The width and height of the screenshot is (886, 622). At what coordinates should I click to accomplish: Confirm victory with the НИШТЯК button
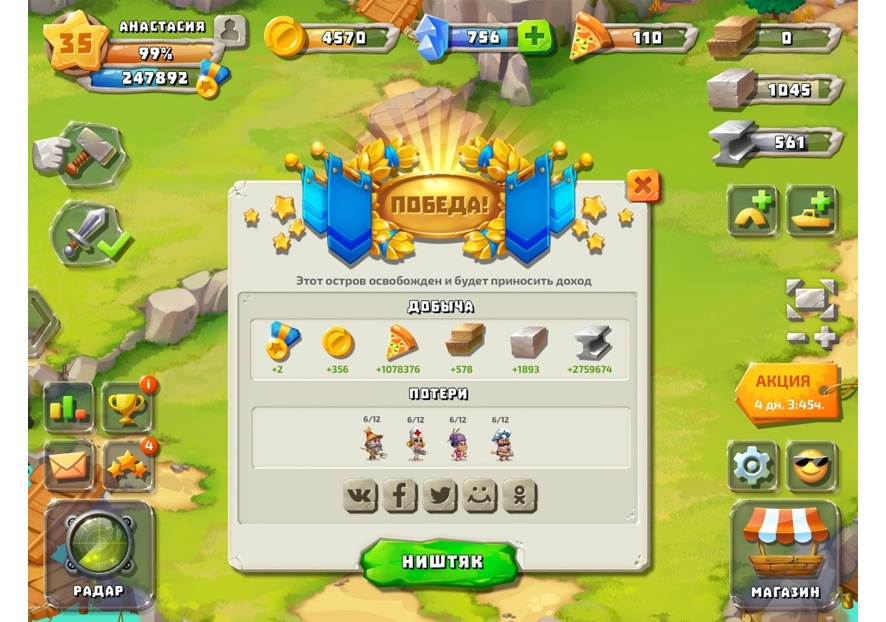coord(441,562)
